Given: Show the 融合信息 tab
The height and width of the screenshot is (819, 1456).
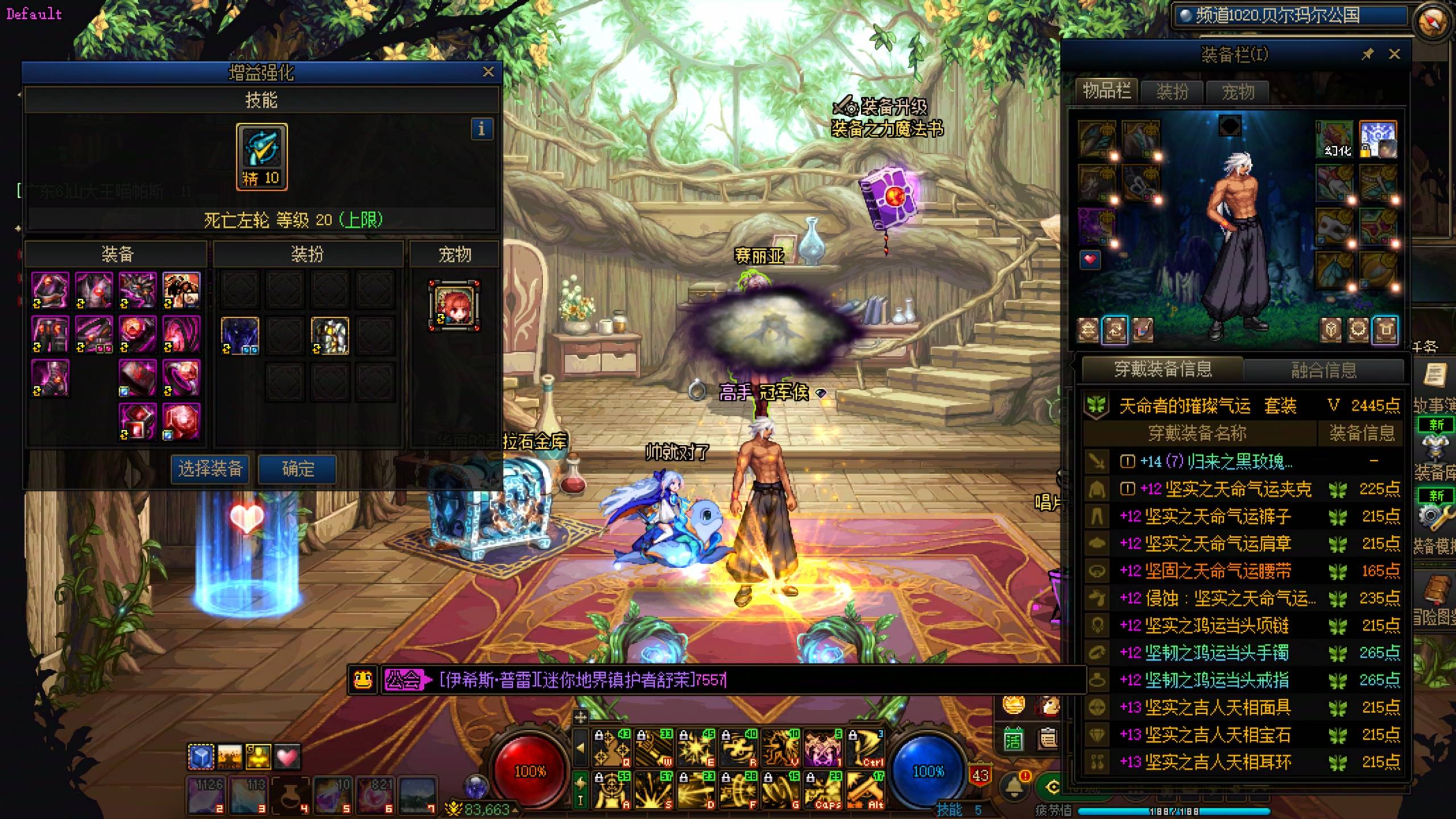Looking at the screenshot, I should 1323,371.
